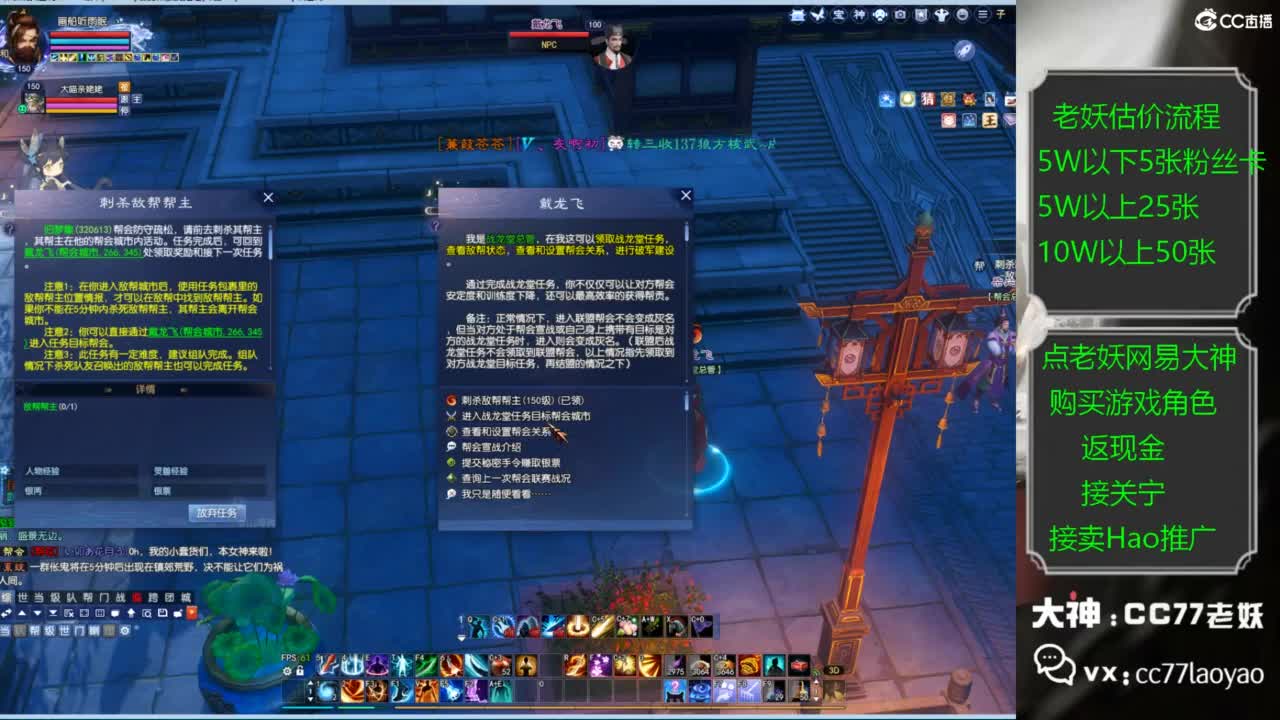This screenshot has width=1280, height=720.
Task: Click the 放弃任务 button to abandon the quest
Action: click(218, 513)
